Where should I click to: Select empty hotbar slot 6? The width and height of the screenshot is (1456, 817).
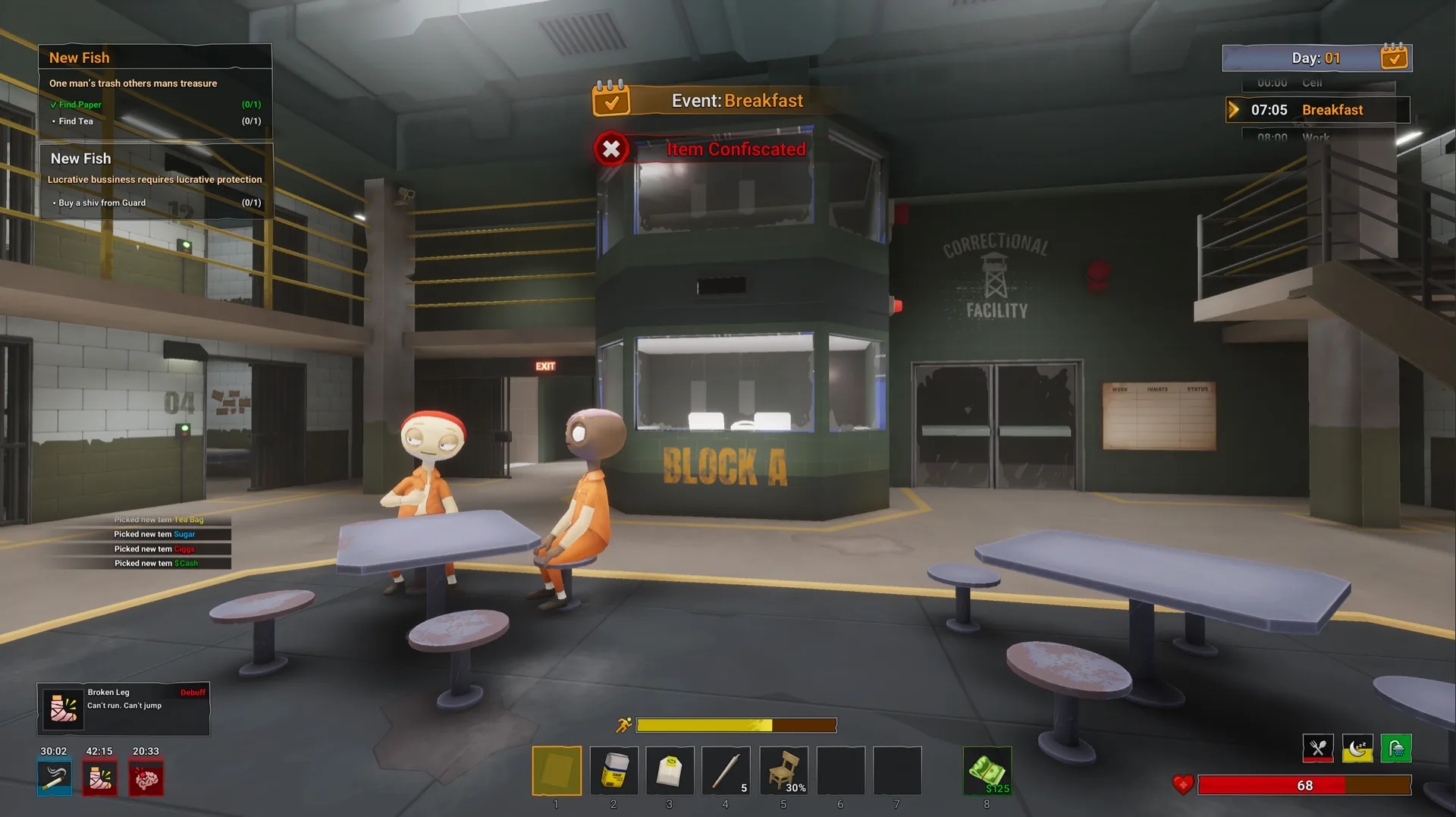click(x=840, y=770)
